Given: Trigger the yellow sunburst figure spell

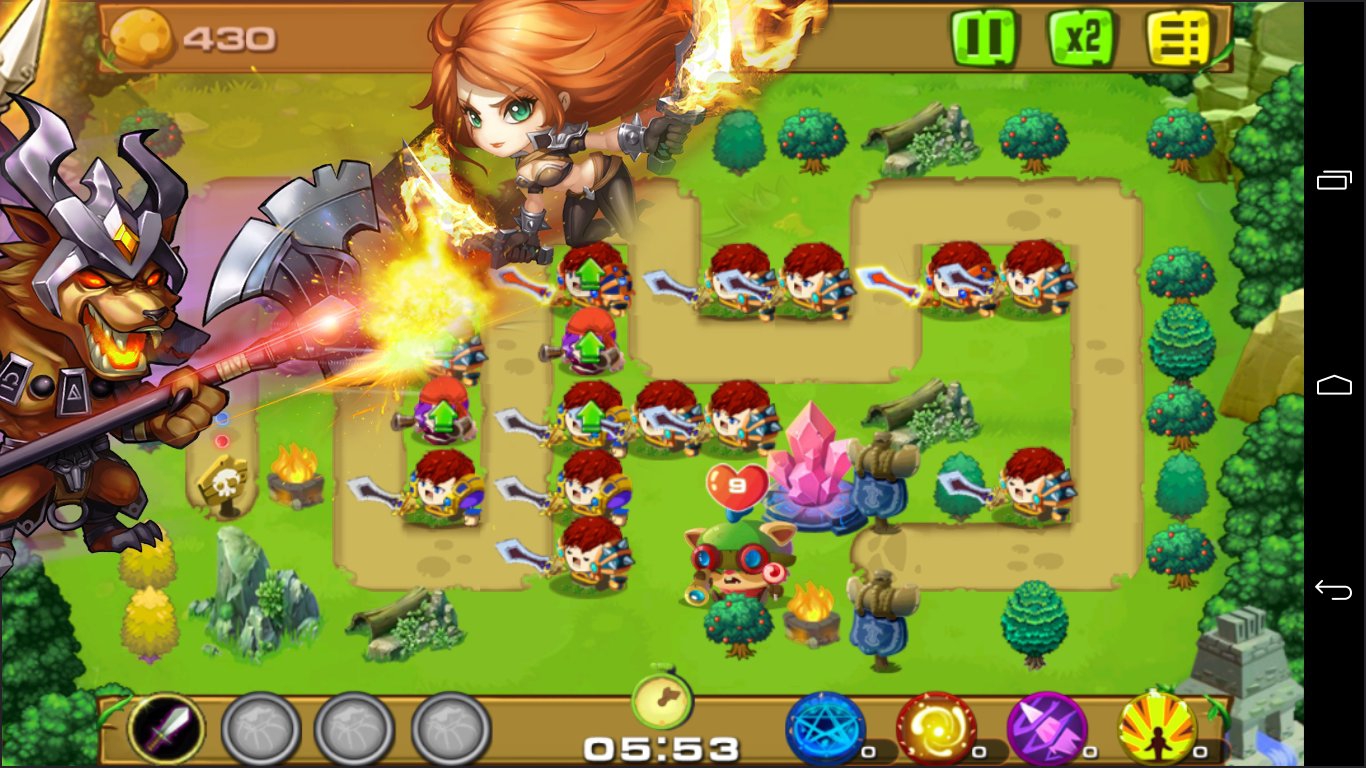Looking at the screenshot, I should 1157,728.
